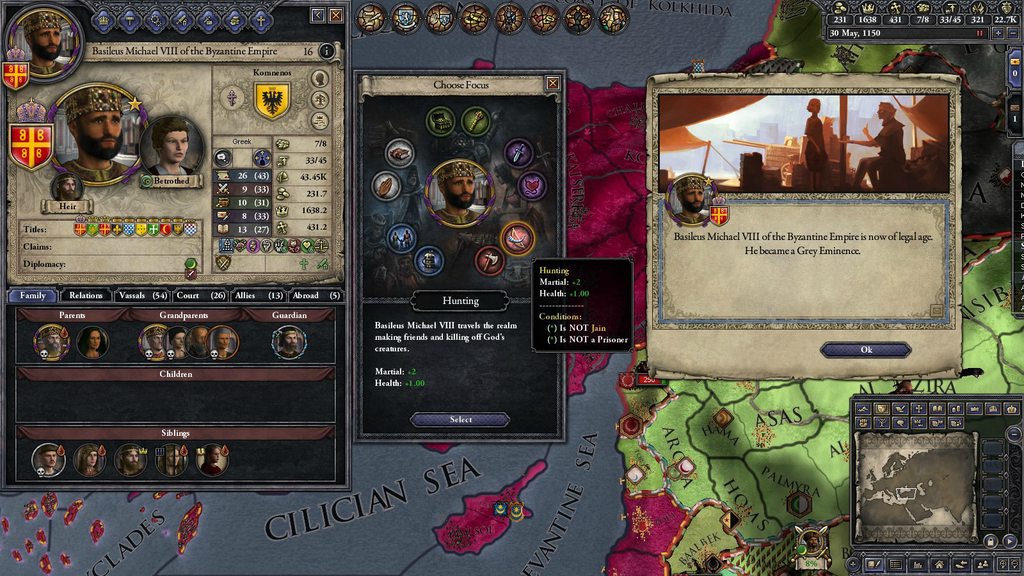The image size is (1024, 576).
Task: Open Basileus portrait in the top-left corner
Action: point(43,38)
